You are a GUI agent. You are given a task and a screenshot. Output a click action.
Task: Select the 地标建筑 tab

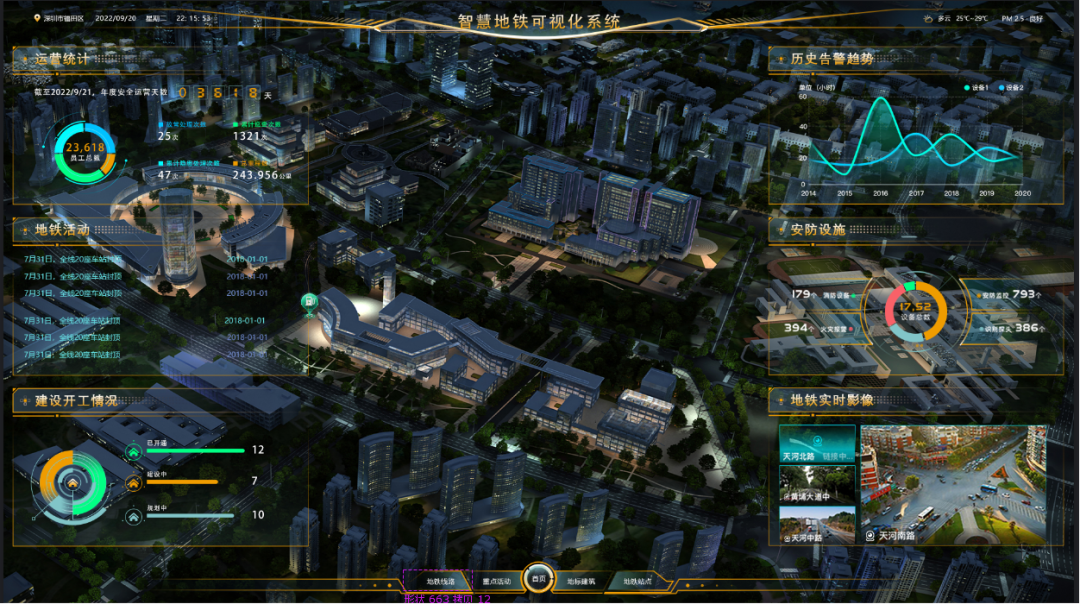581,580
